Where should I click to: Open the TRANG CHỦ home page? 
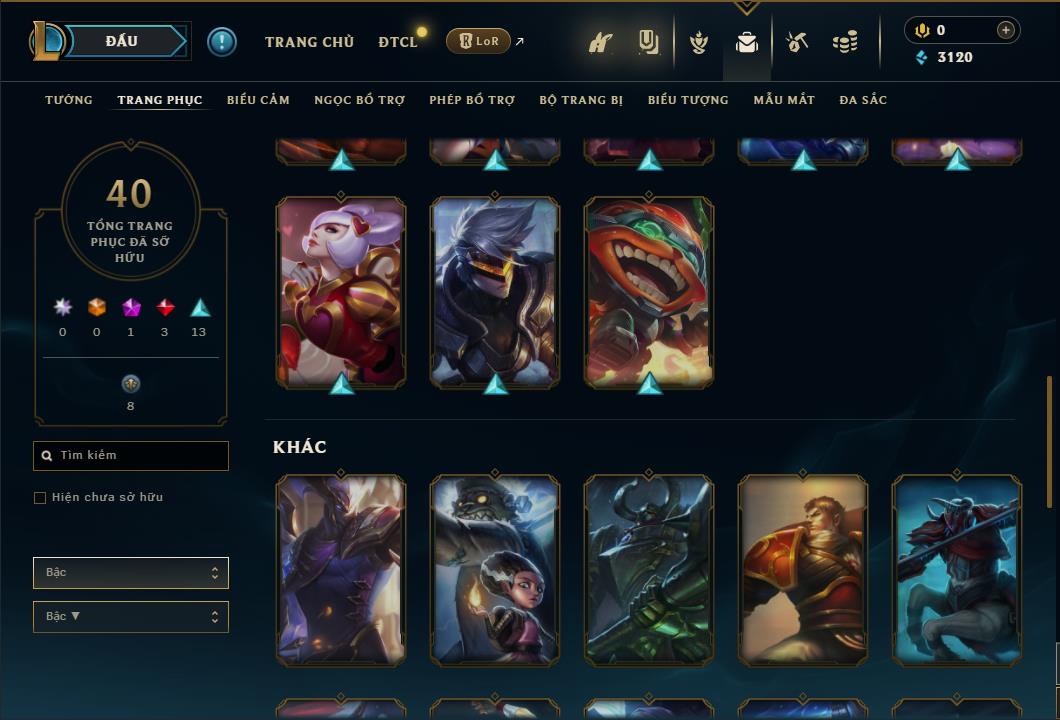pyautogui.click(x=309, y=42)
